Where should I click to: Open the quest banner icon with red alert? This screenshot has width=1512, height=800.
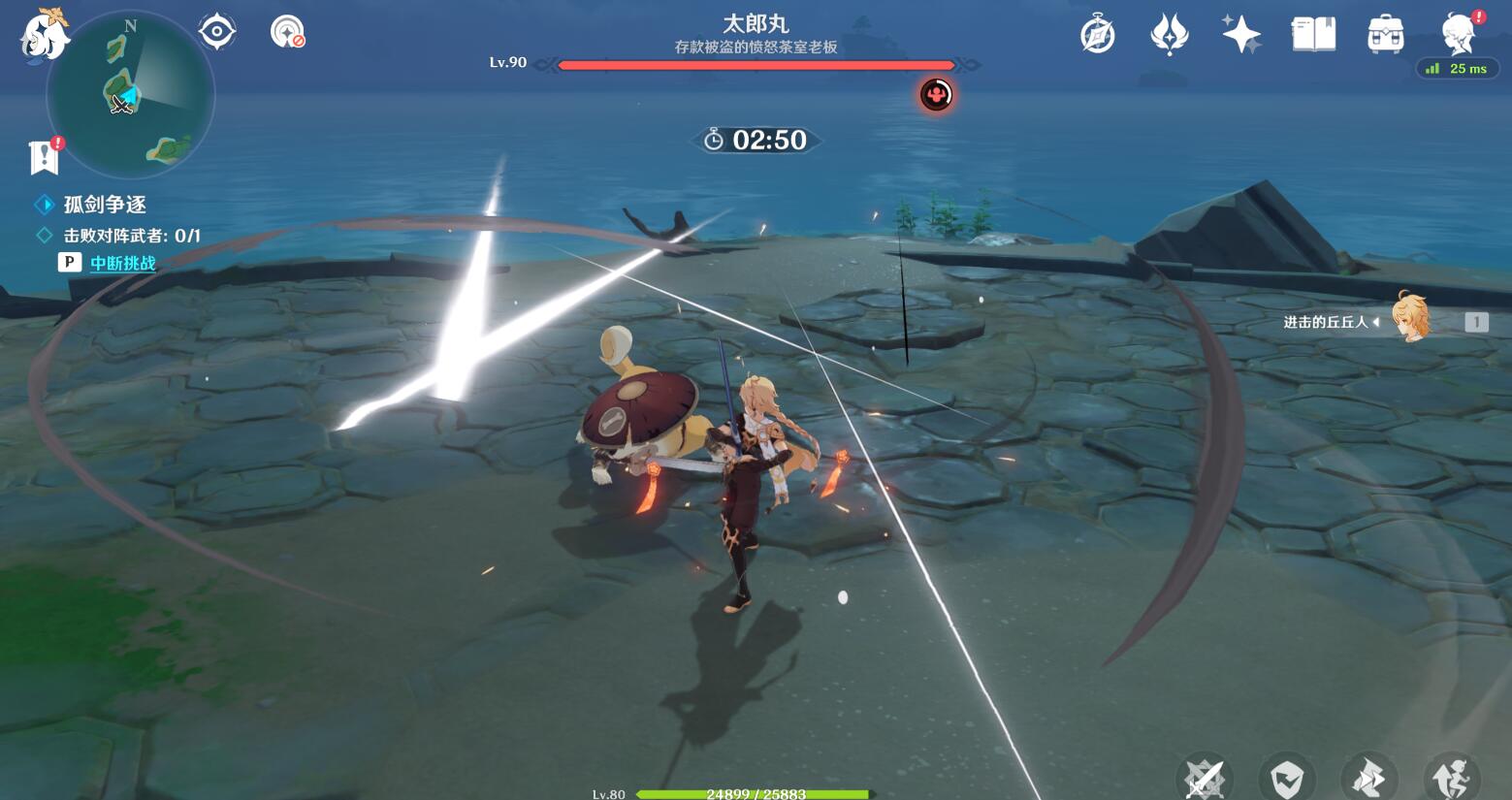pyautogui.click(x=45, y=156)
